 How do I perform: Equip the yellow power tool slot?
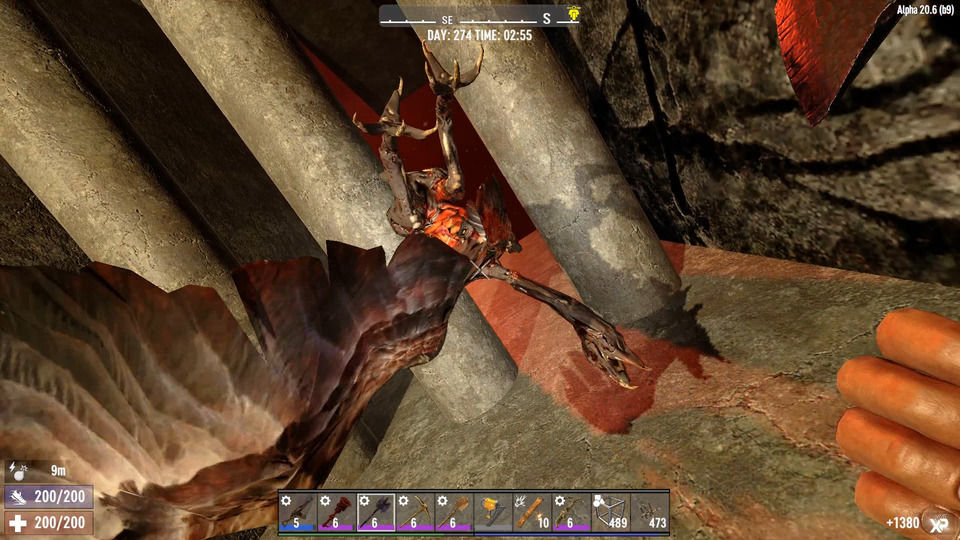click(492, 512)
